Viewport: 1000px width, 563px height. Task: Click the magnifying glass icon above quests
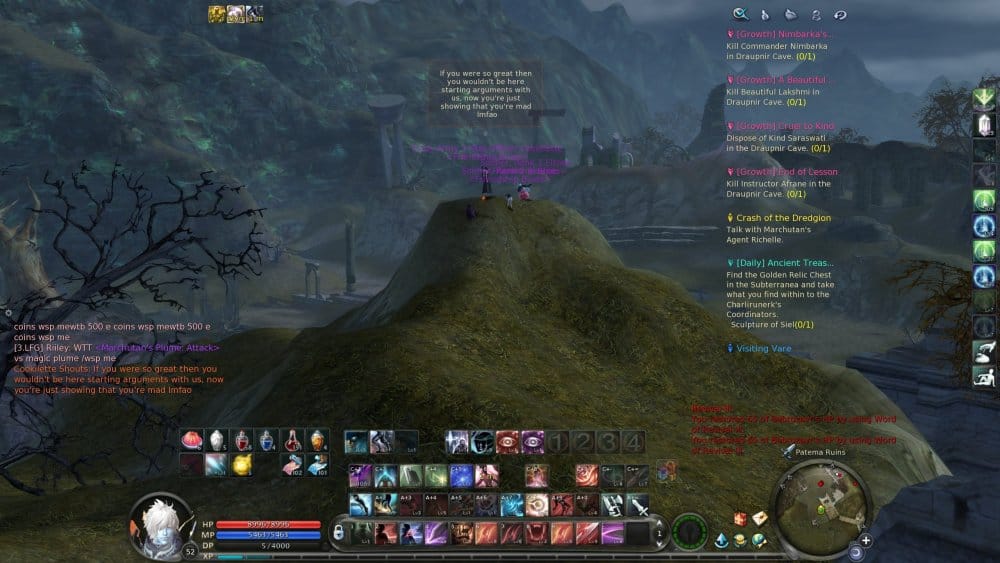740,14
